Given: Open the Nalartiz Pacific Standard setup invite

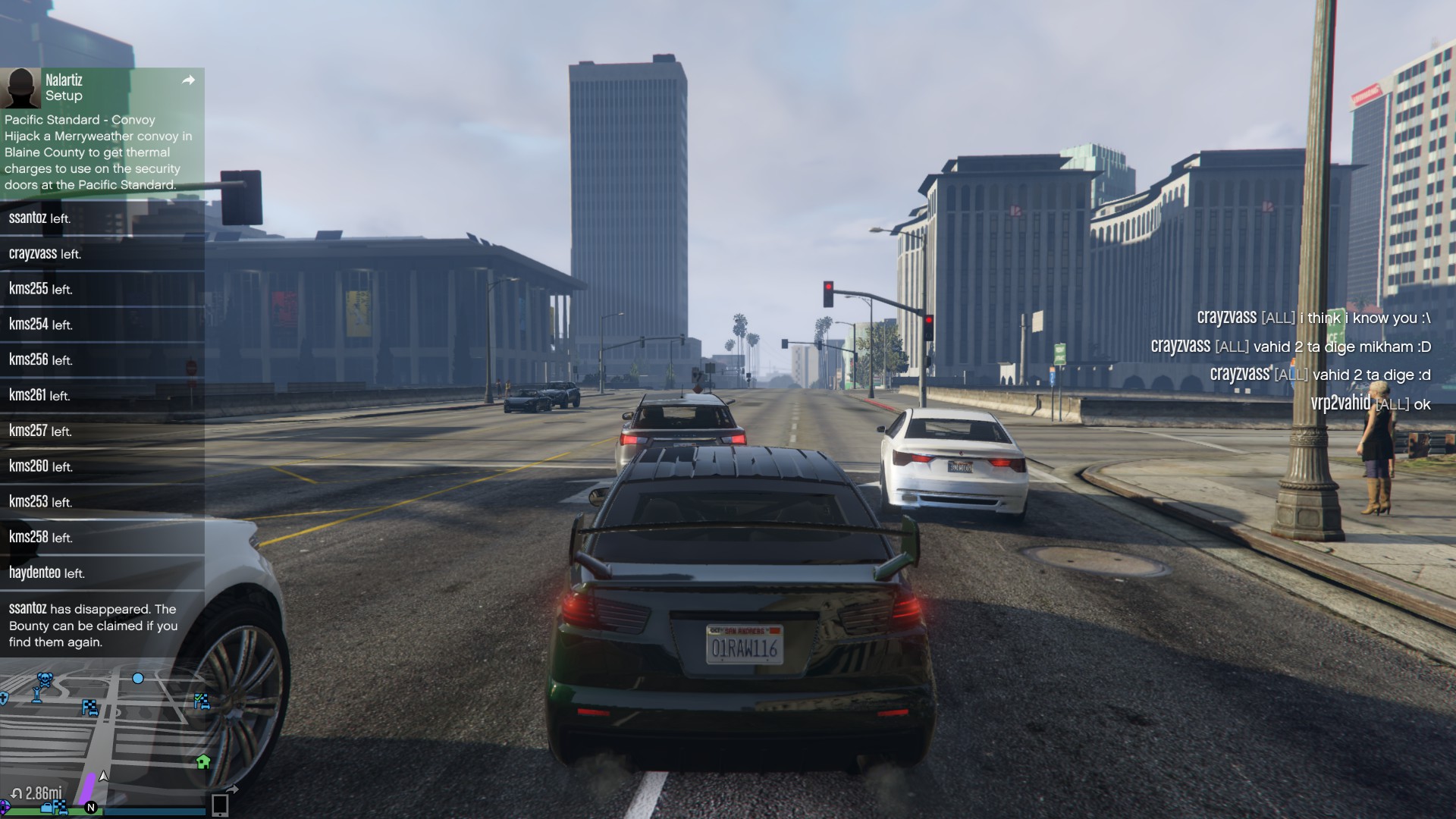Looking at the screenshot, I should (99, 152).
